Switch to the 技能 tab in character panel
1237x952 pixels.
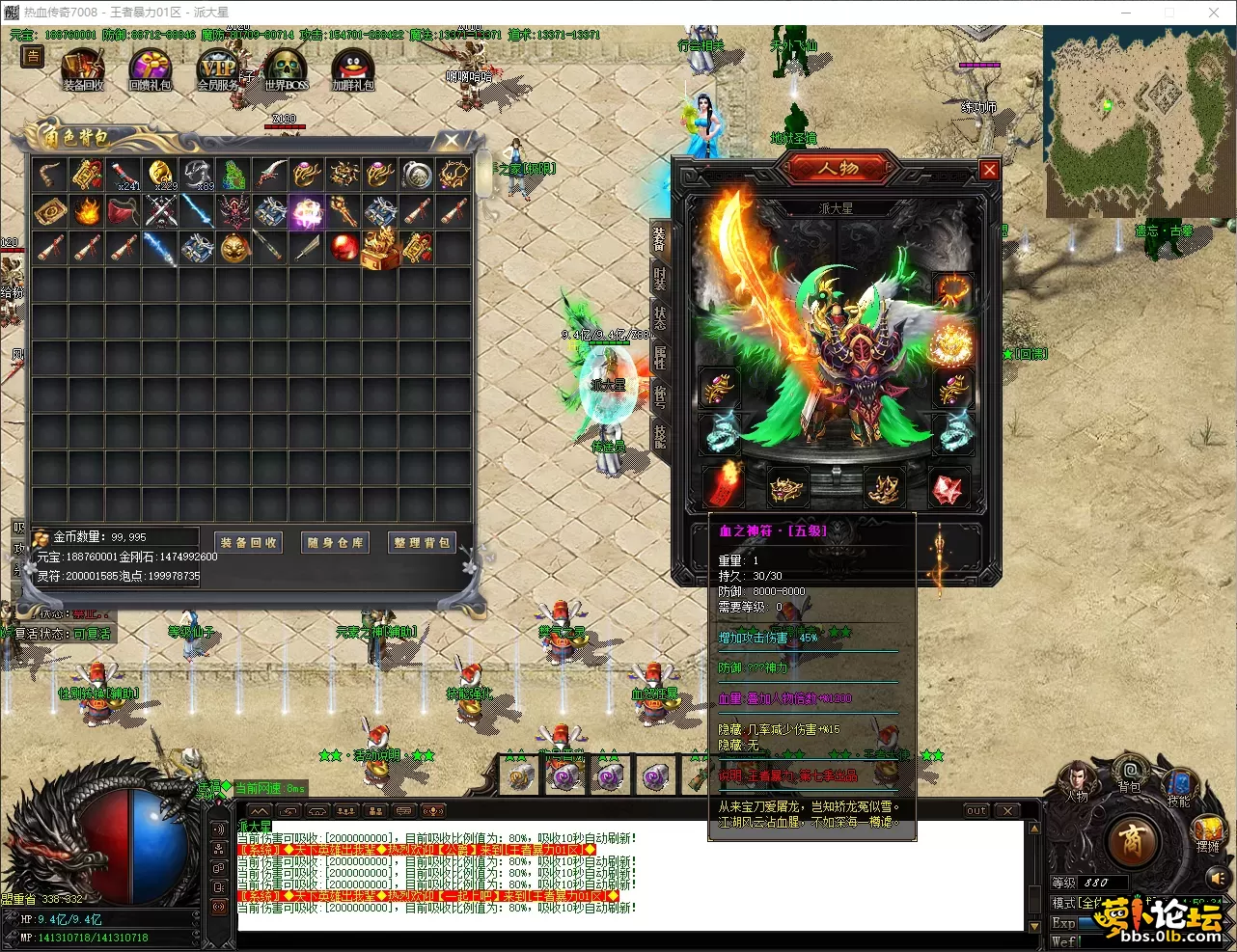click(x=660, y=436)
